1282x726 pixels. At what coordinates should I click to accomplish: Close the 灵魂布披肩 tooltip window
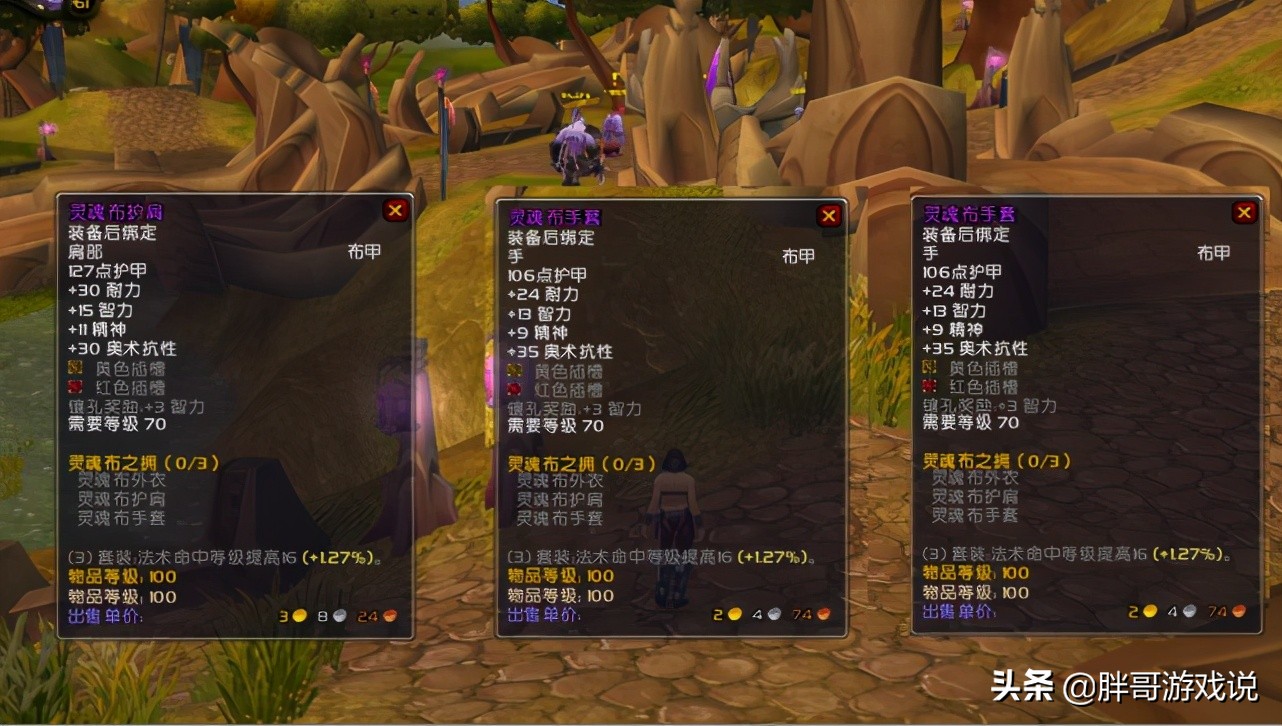point(394,209)
